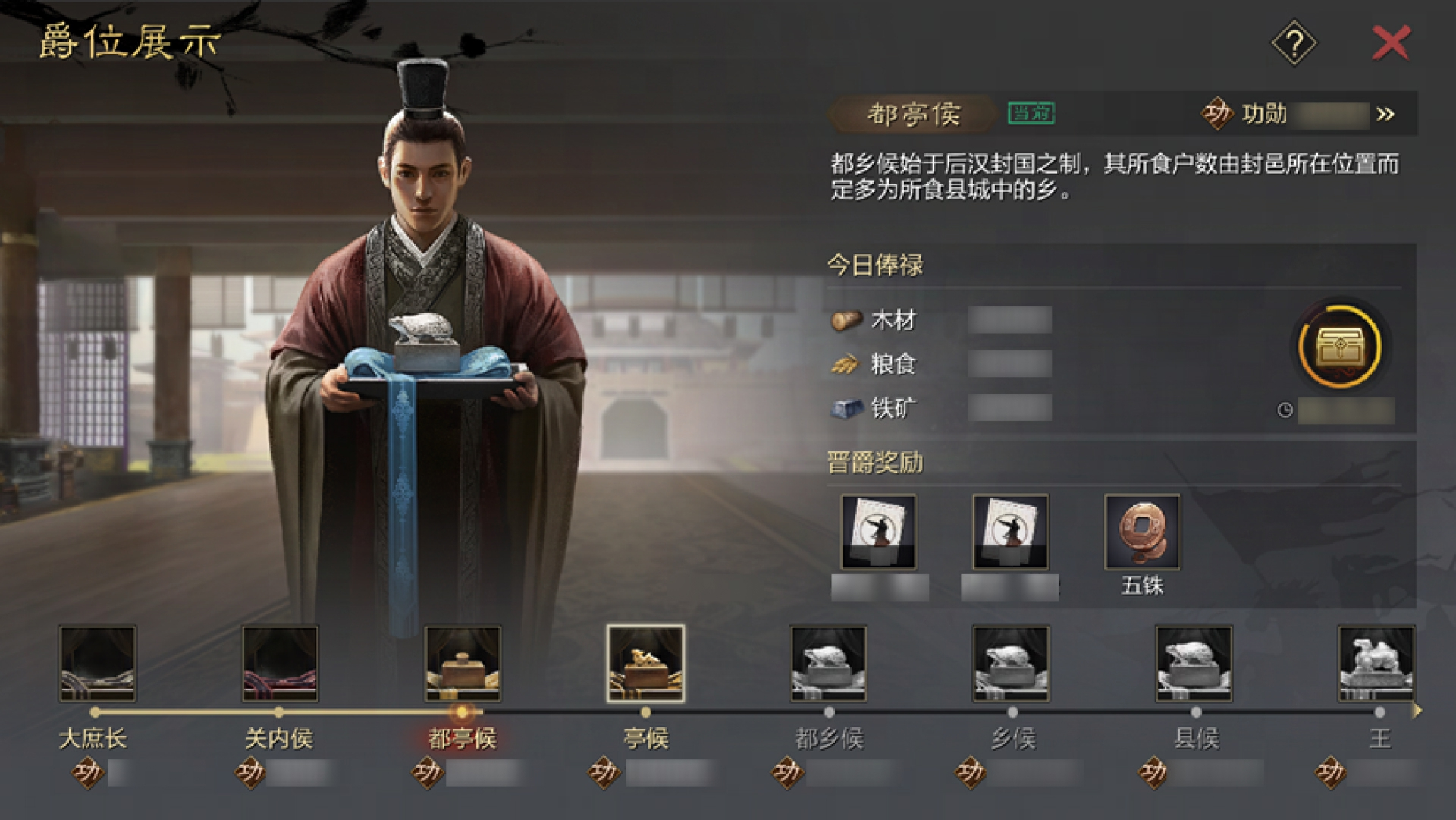Close the 爵位展示 screen
The image size is (1456, 820).
[1392, 42]
